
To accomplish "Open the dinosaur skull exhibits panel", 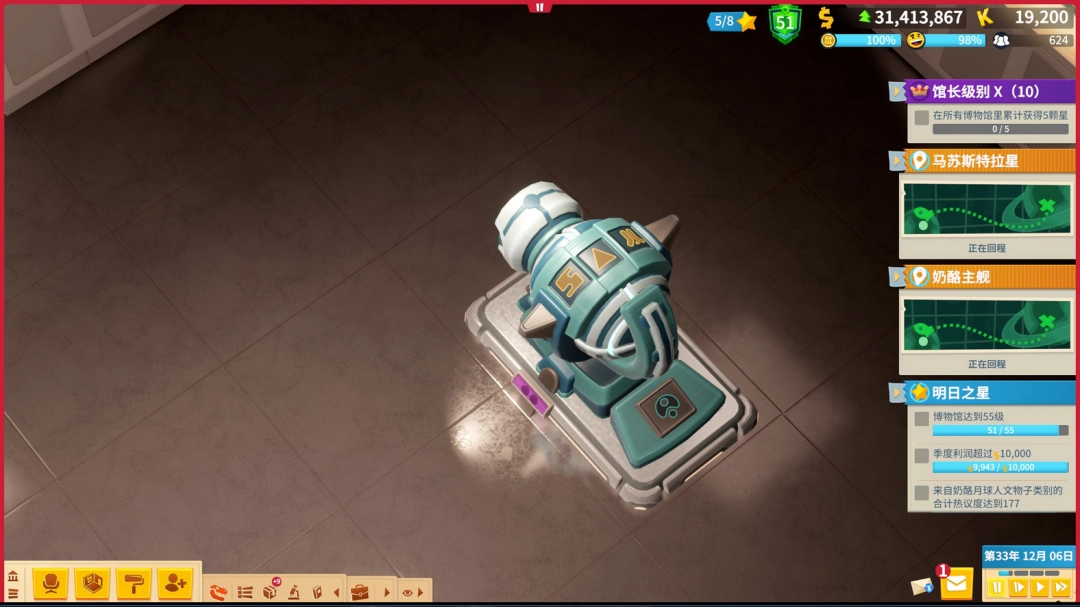I will (218, 592).
